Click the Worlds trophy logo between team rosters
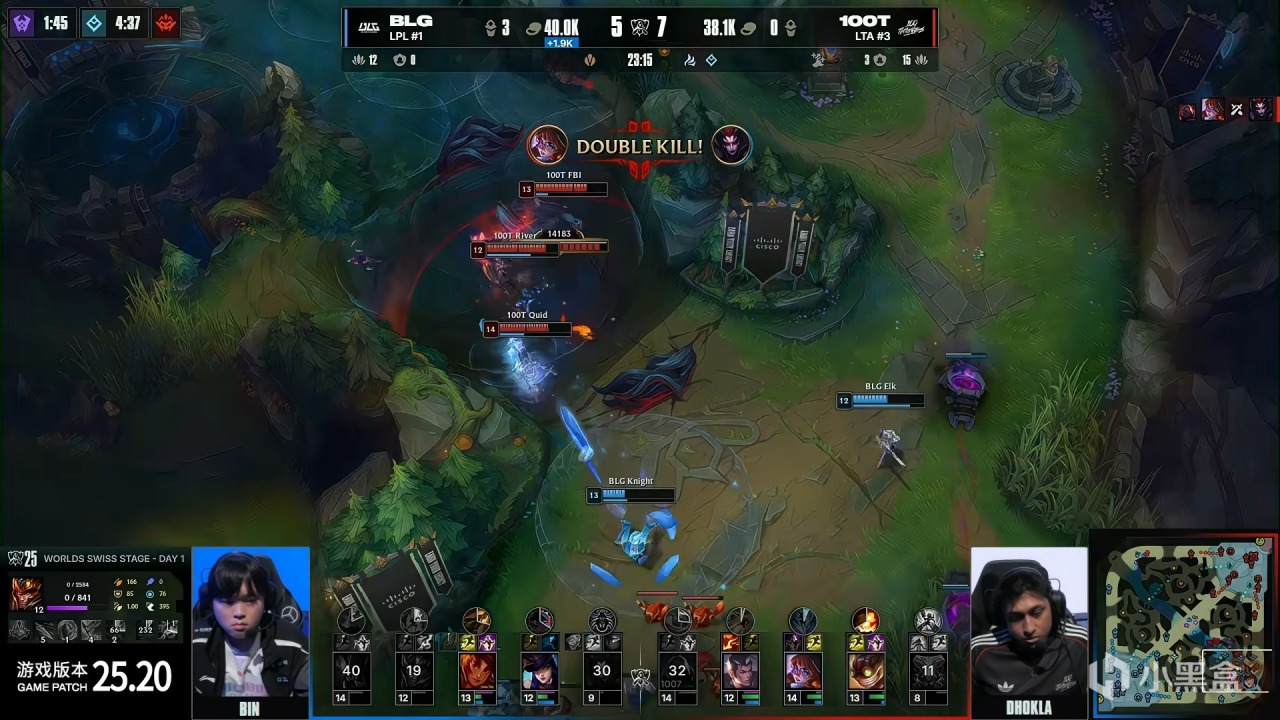 click(639, 680)
